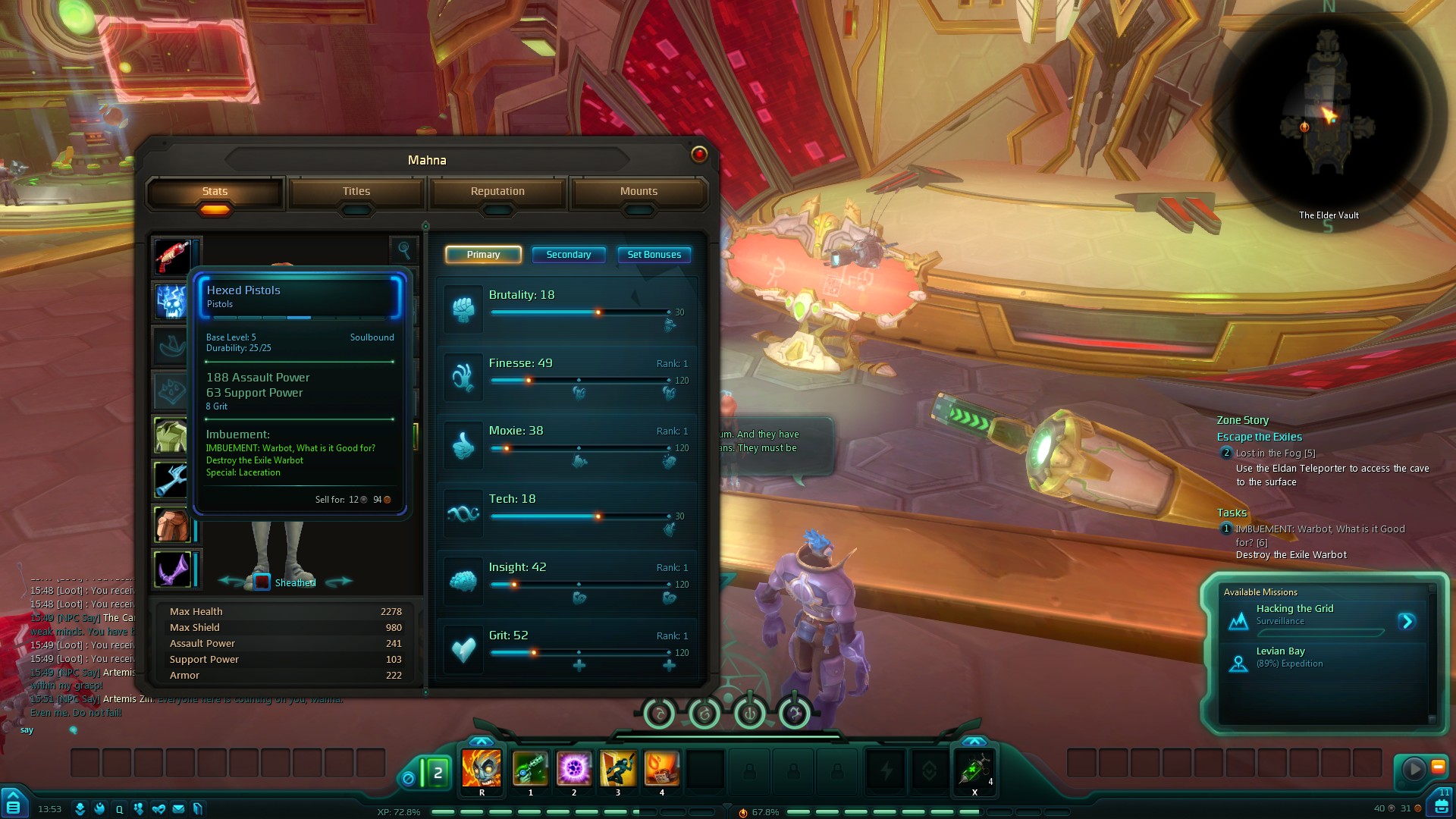Use the green syringe item X

point(974,770)
